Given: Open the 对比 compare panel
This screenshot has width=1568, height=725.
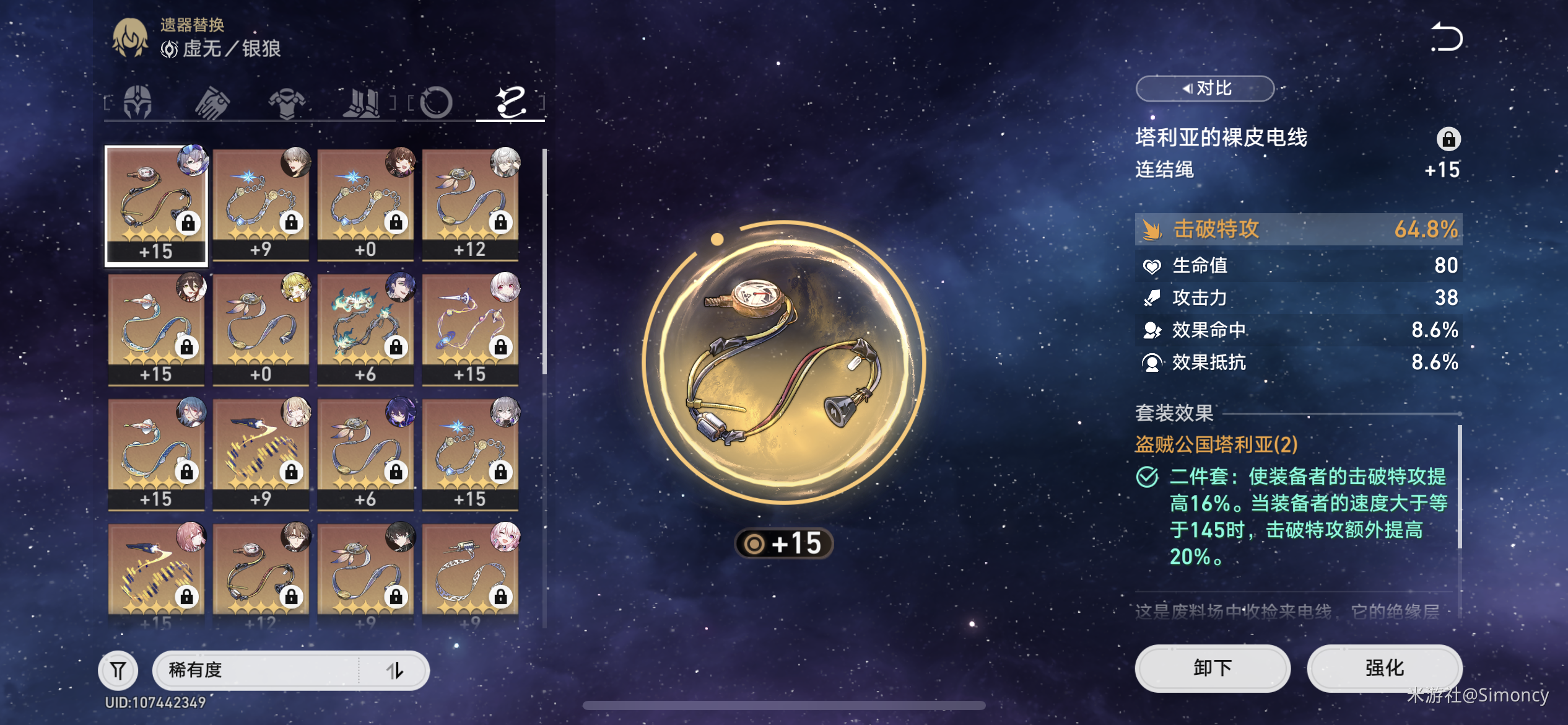Looking at the screenshot, I should click(x=1204, y=89).
